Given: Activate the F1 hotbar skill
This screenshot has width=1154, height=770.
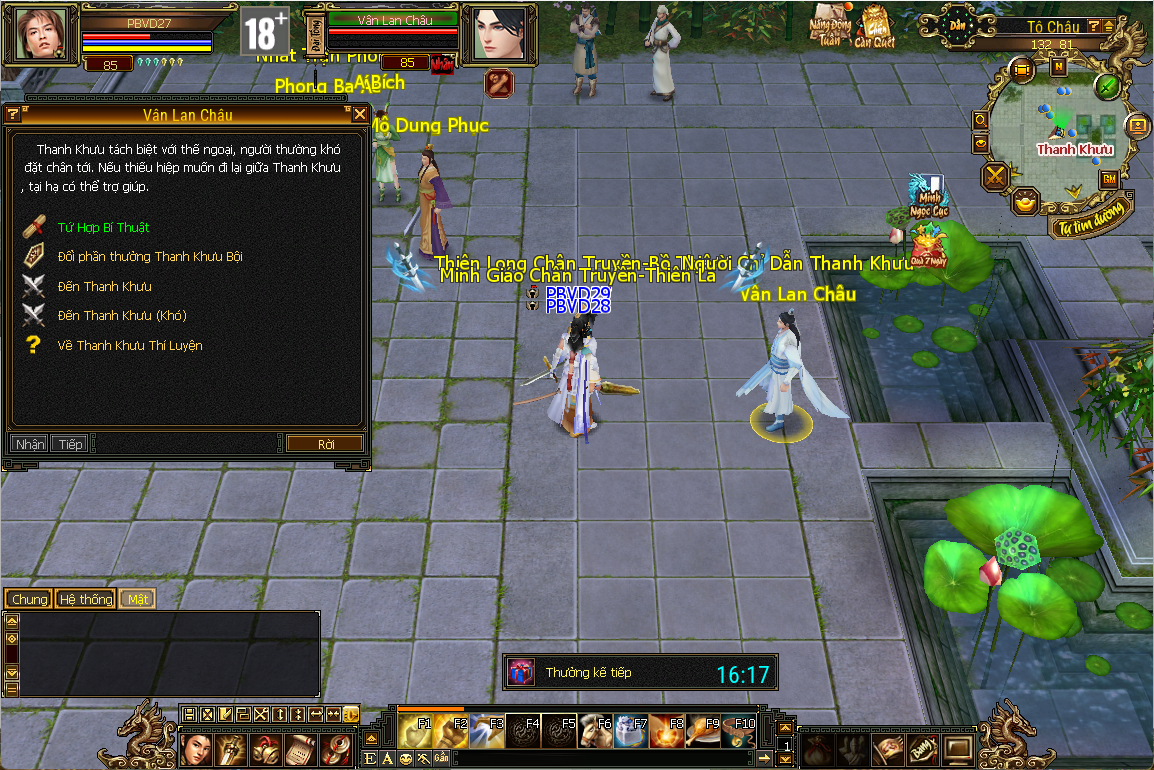Looking at the screenshot, I should tap(414, 732).
